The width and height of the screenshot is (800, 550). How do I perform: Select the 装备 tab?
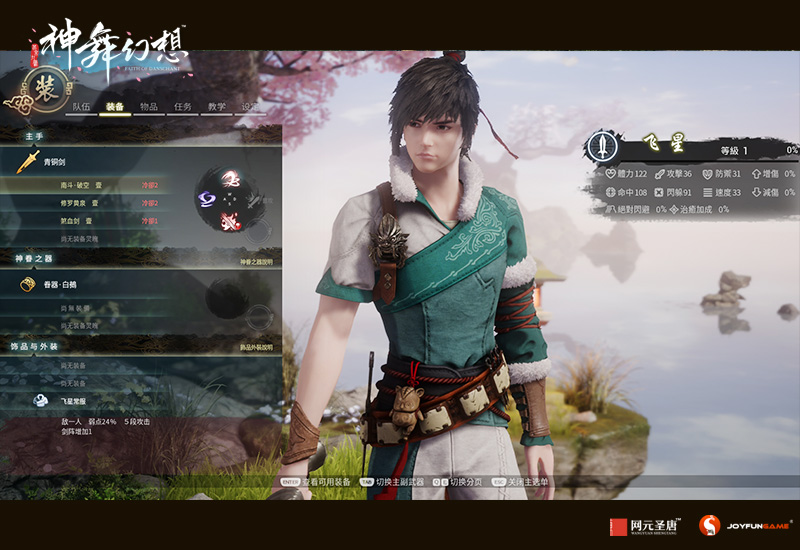[x=115, y=107]
